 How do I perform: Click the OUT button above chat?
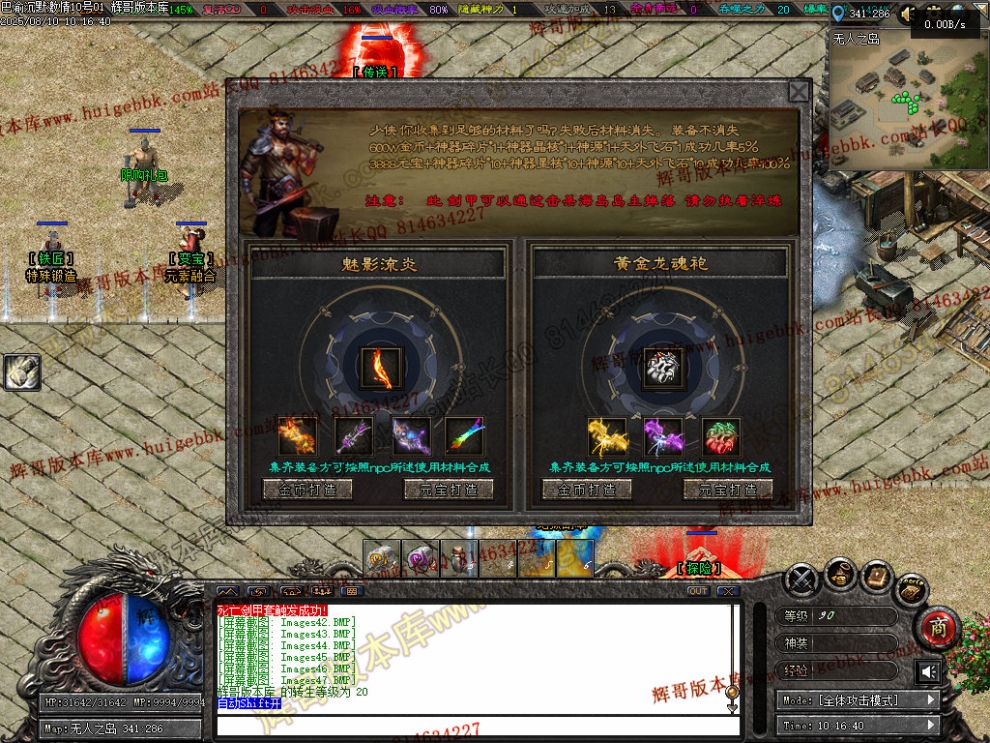(x=698, y=591)
